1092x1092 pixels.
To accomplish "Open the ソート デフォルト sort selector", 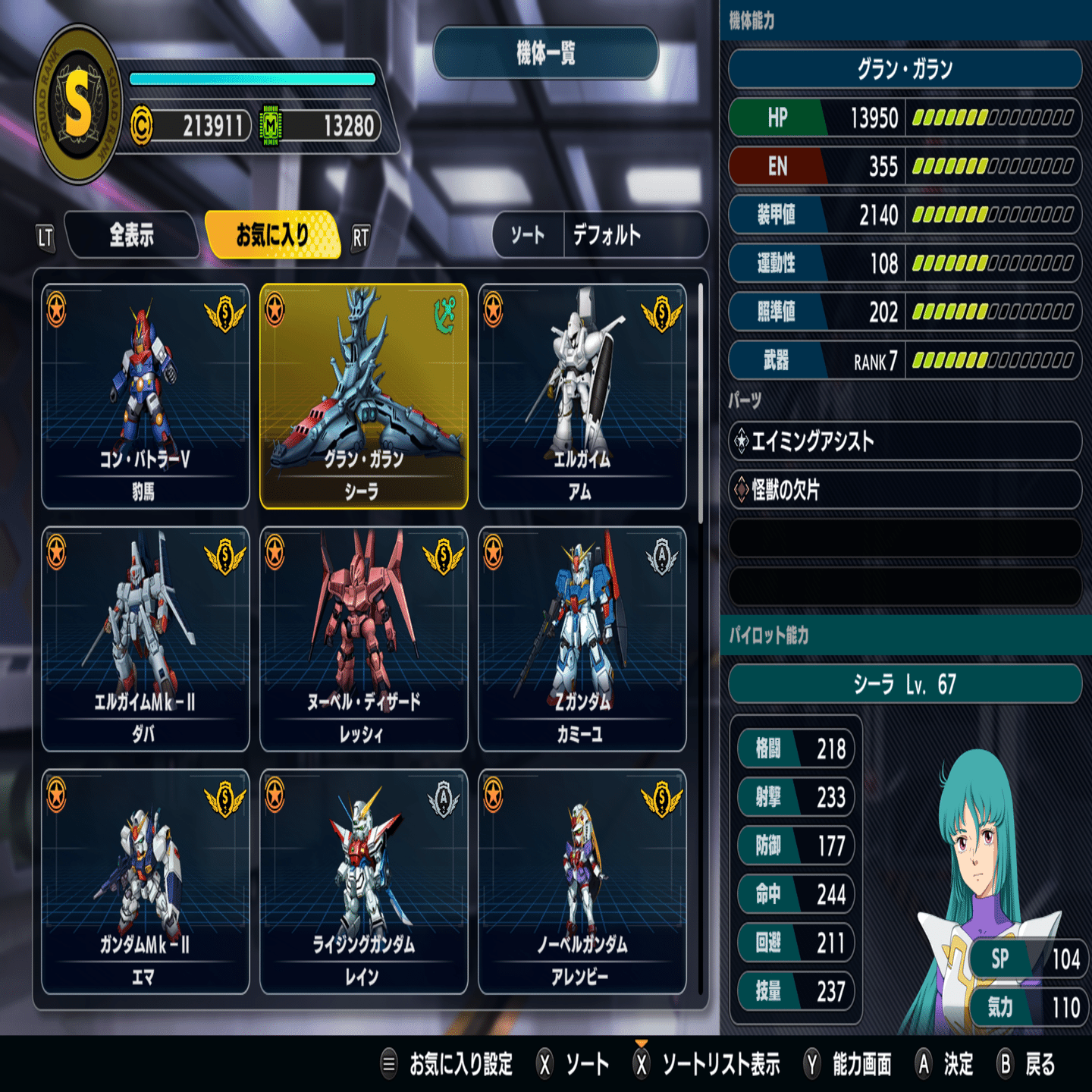I will click(600, 235).
